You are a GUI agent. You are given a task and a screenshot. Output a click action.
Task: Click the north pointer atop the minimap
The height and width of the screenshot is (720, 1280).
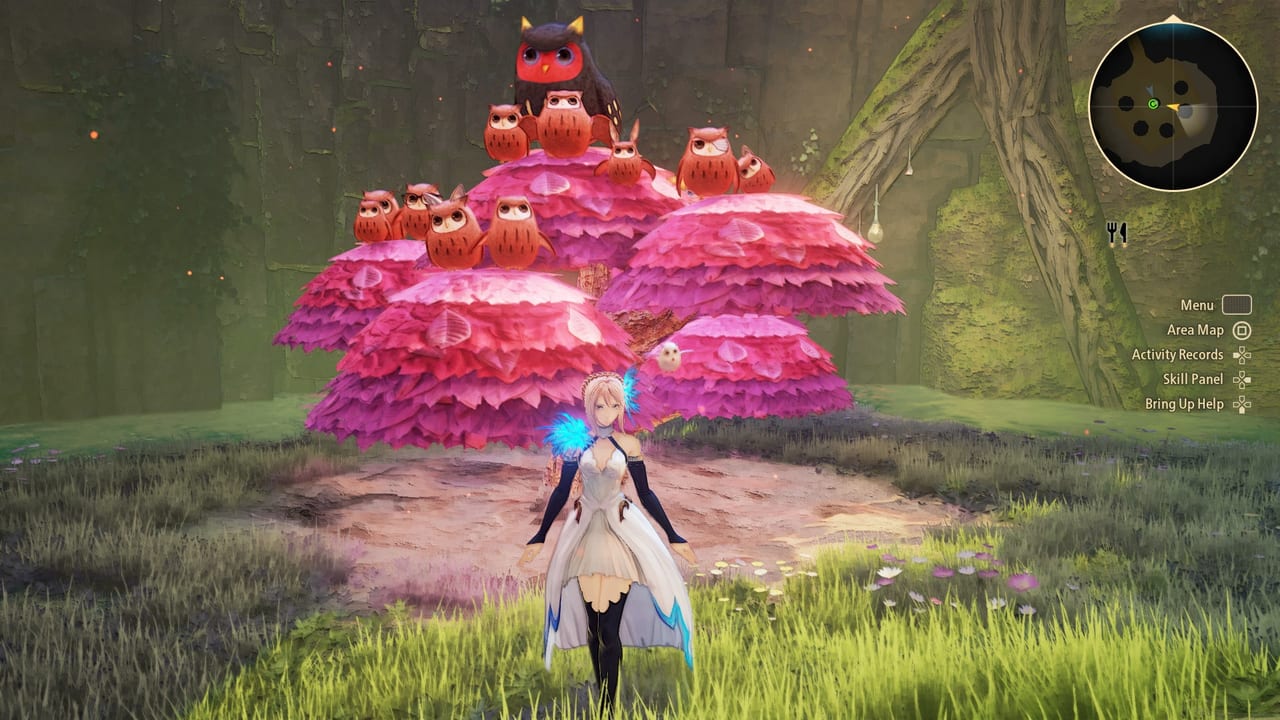tap(1173, 17)
